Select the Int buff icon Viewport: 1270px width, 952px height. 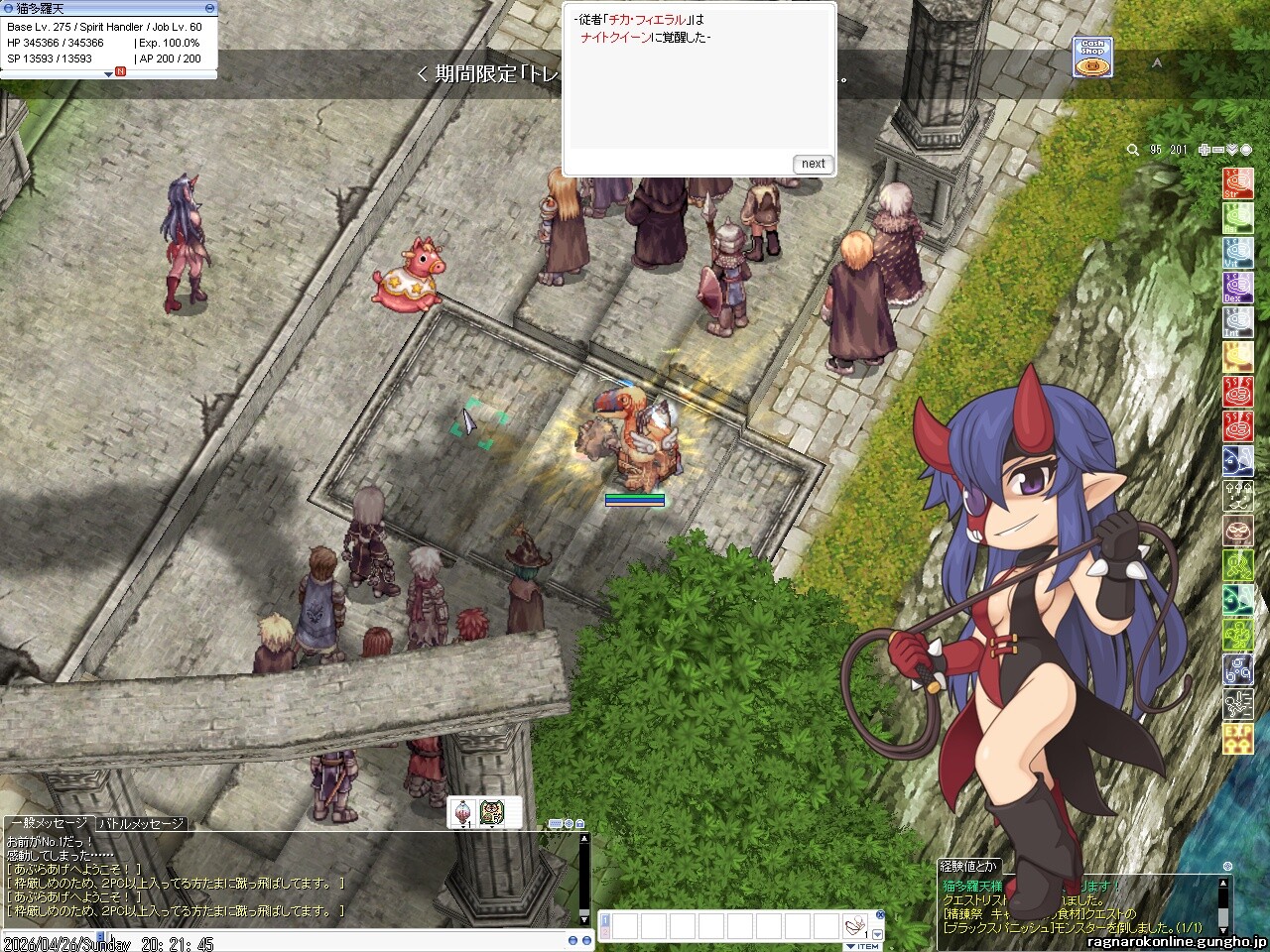(1237, 322)
